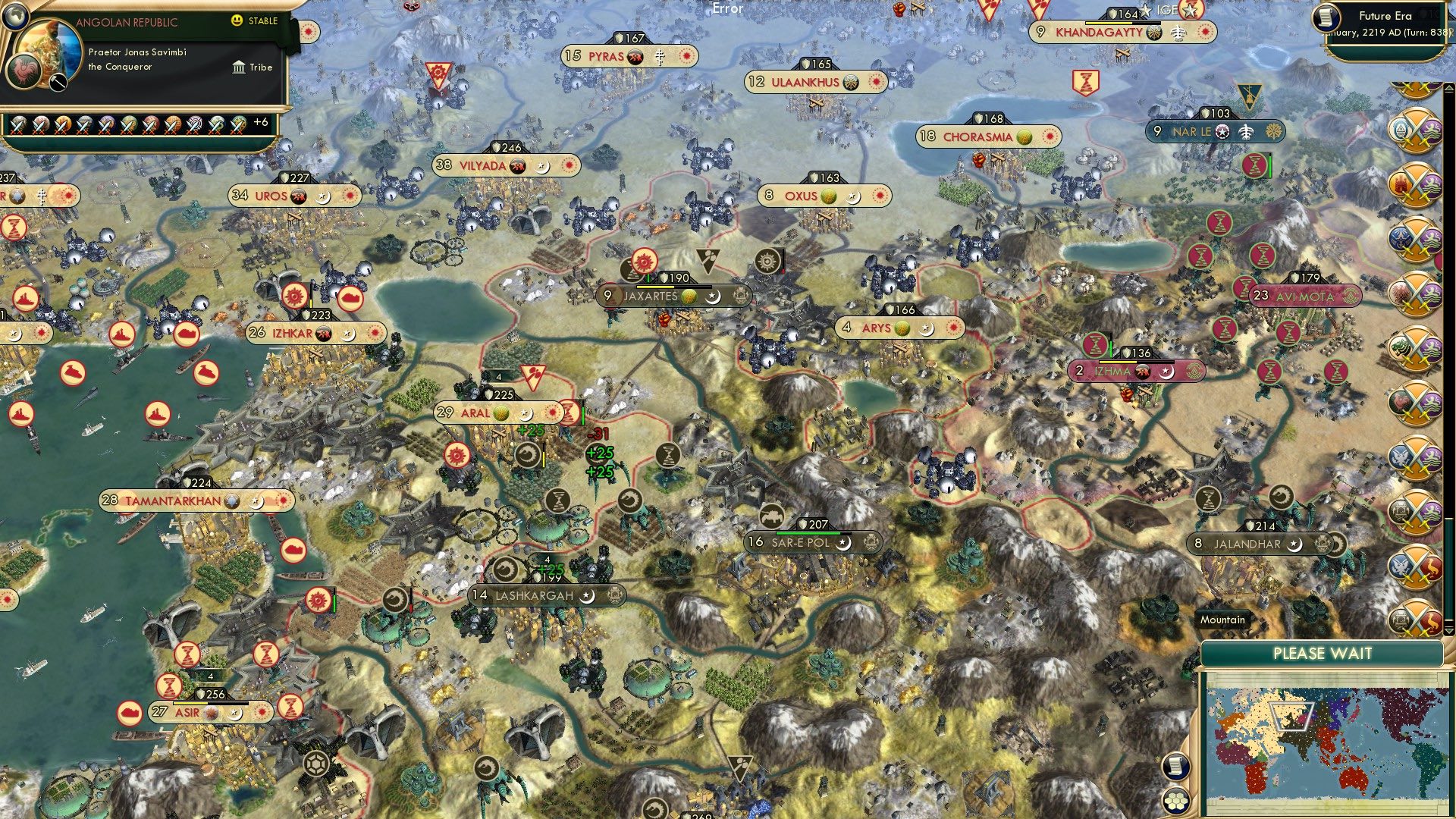Open the city screen for Chorasmia
The height and width of the screenshot is (819, 1456).
tap(978, 136)
